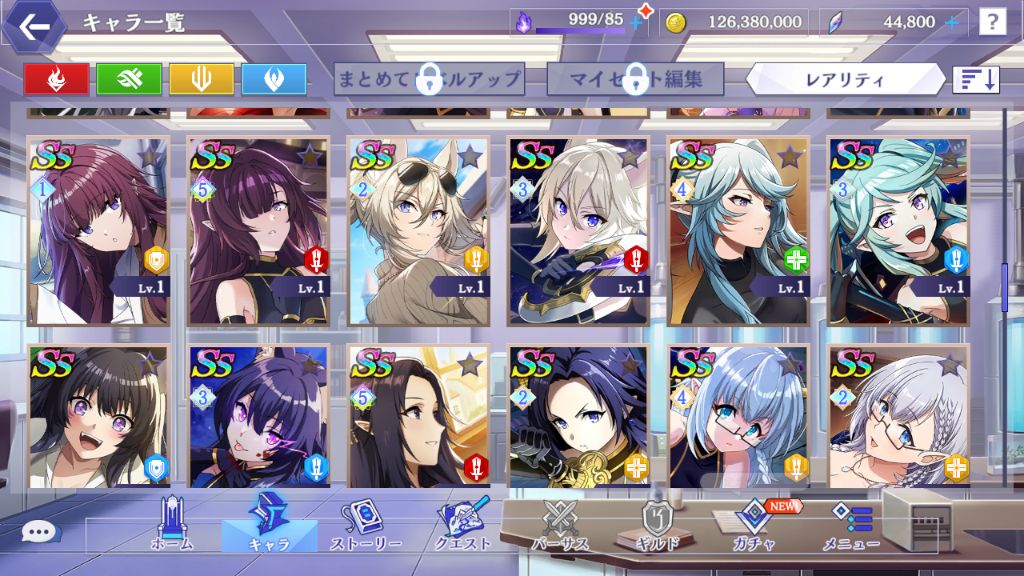The height and width of the screenshot is (576, 1024).
Task: Go back using the arrow button
Action: pos(35,27)
